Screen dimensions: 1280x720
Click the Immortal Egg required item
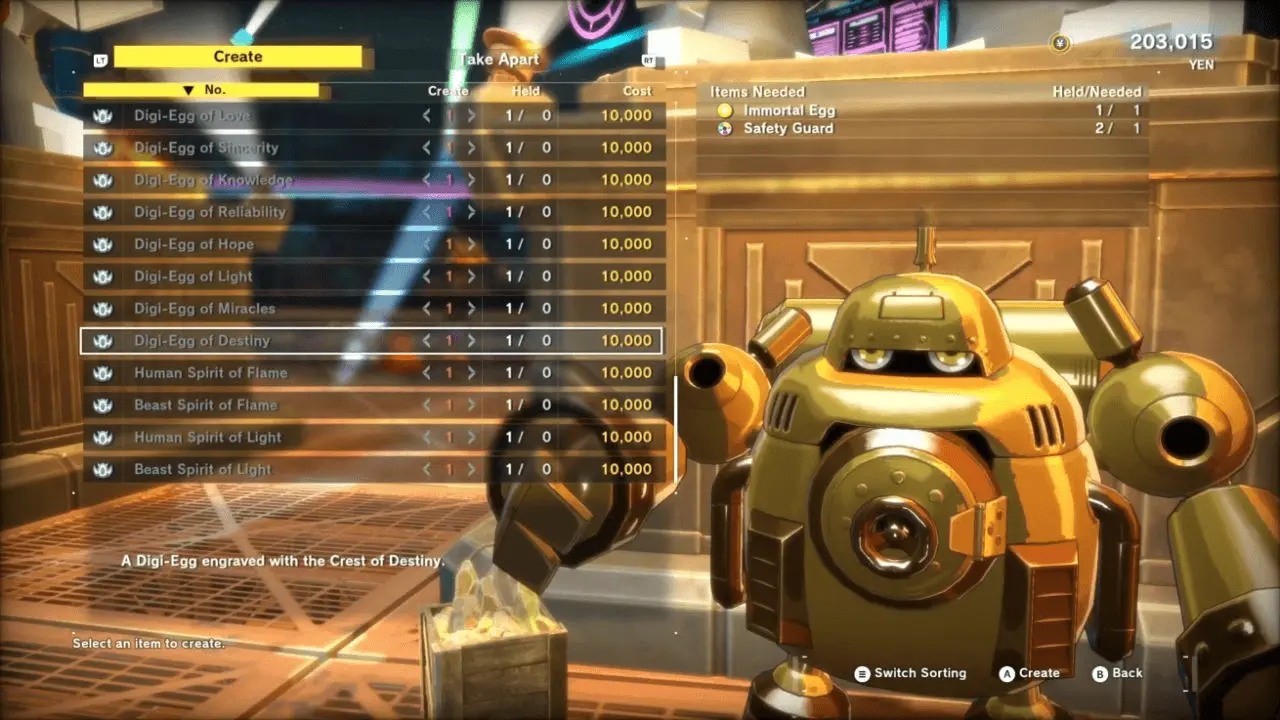pyautogui.click(x=788, y=111)
